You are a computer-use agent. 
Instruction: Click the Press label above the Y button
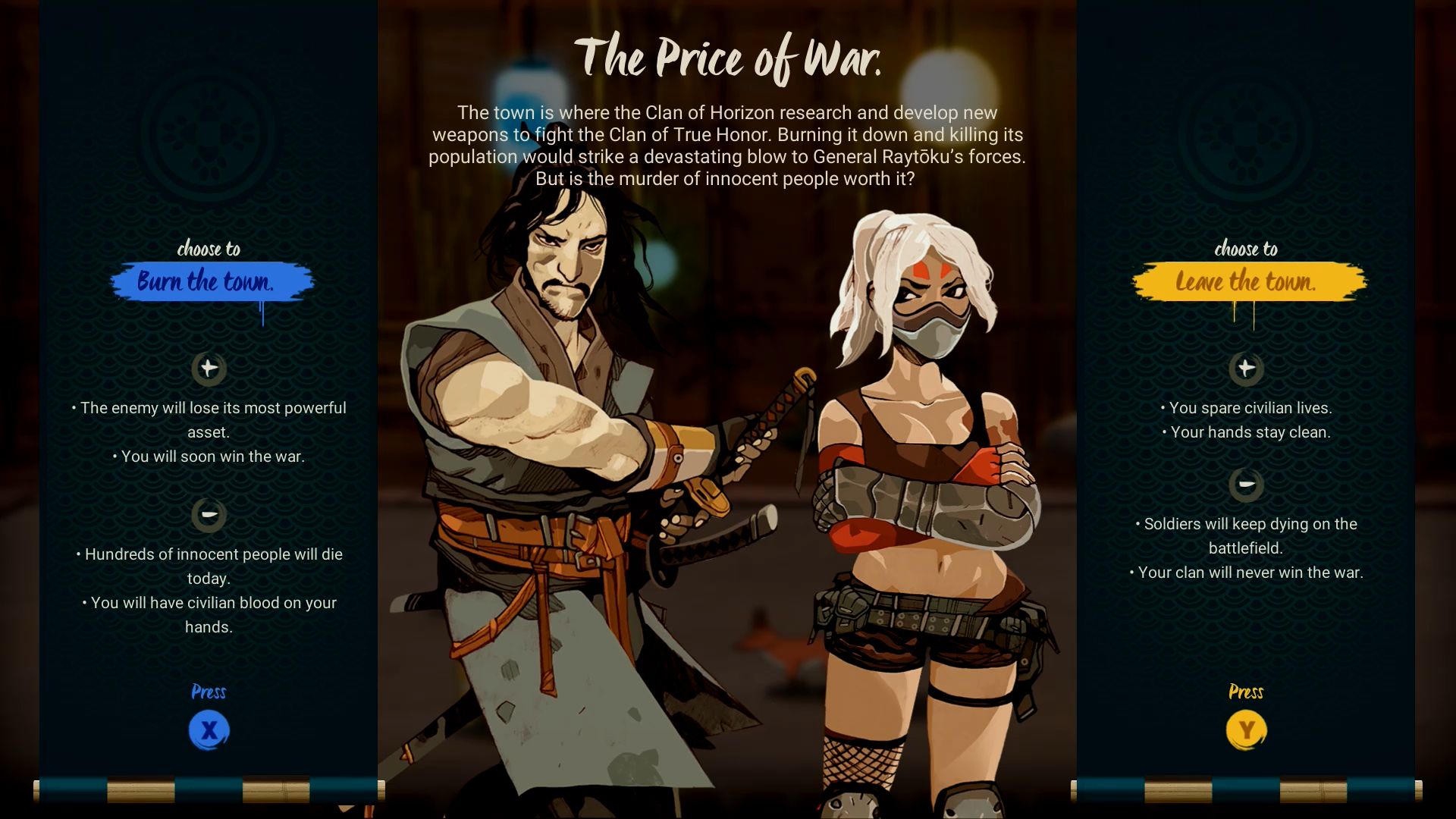pos(1247,692)
